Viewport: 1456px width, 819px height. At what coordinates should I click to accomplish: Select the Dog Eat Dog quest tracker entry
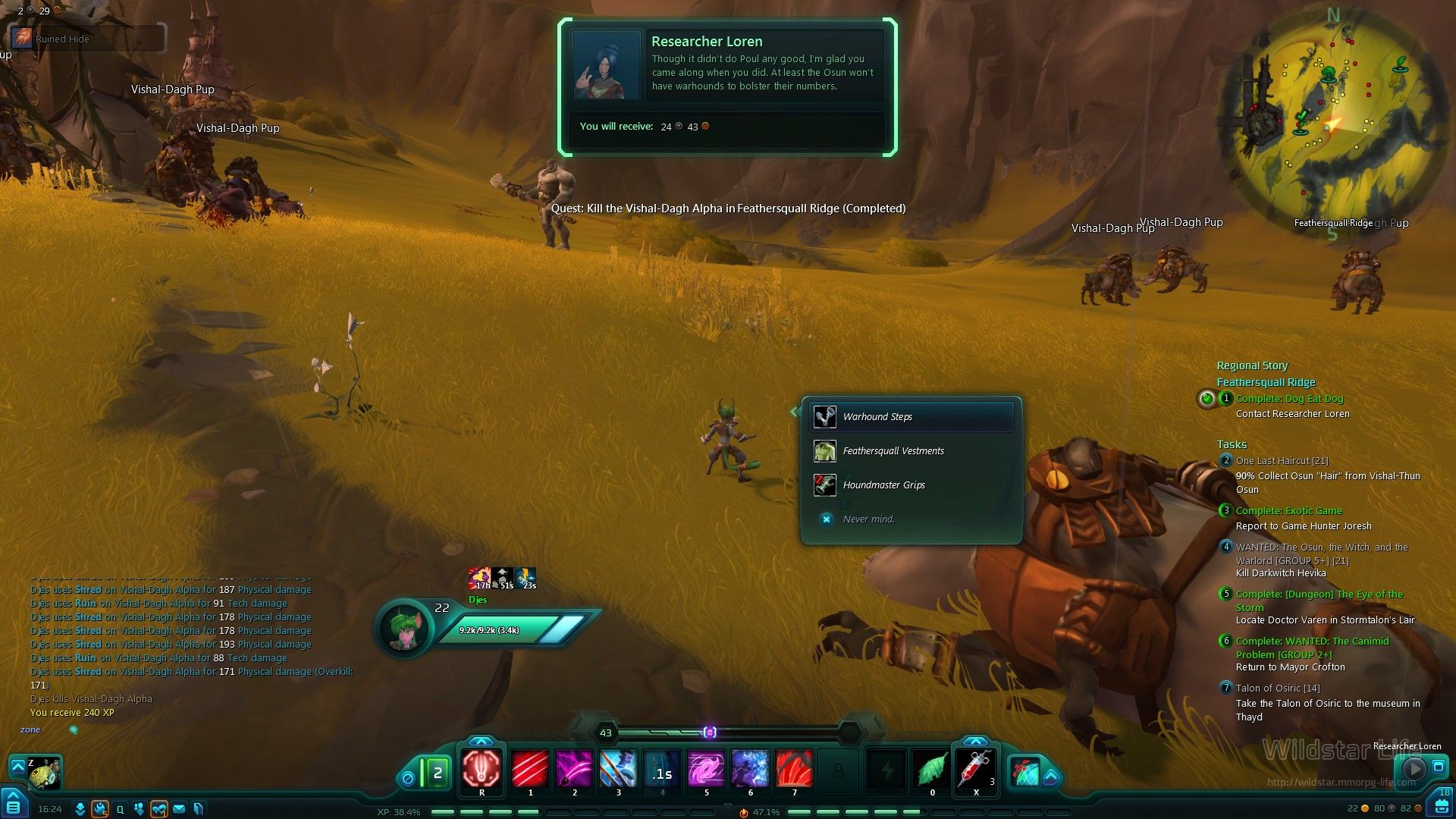pos(1289,399)
